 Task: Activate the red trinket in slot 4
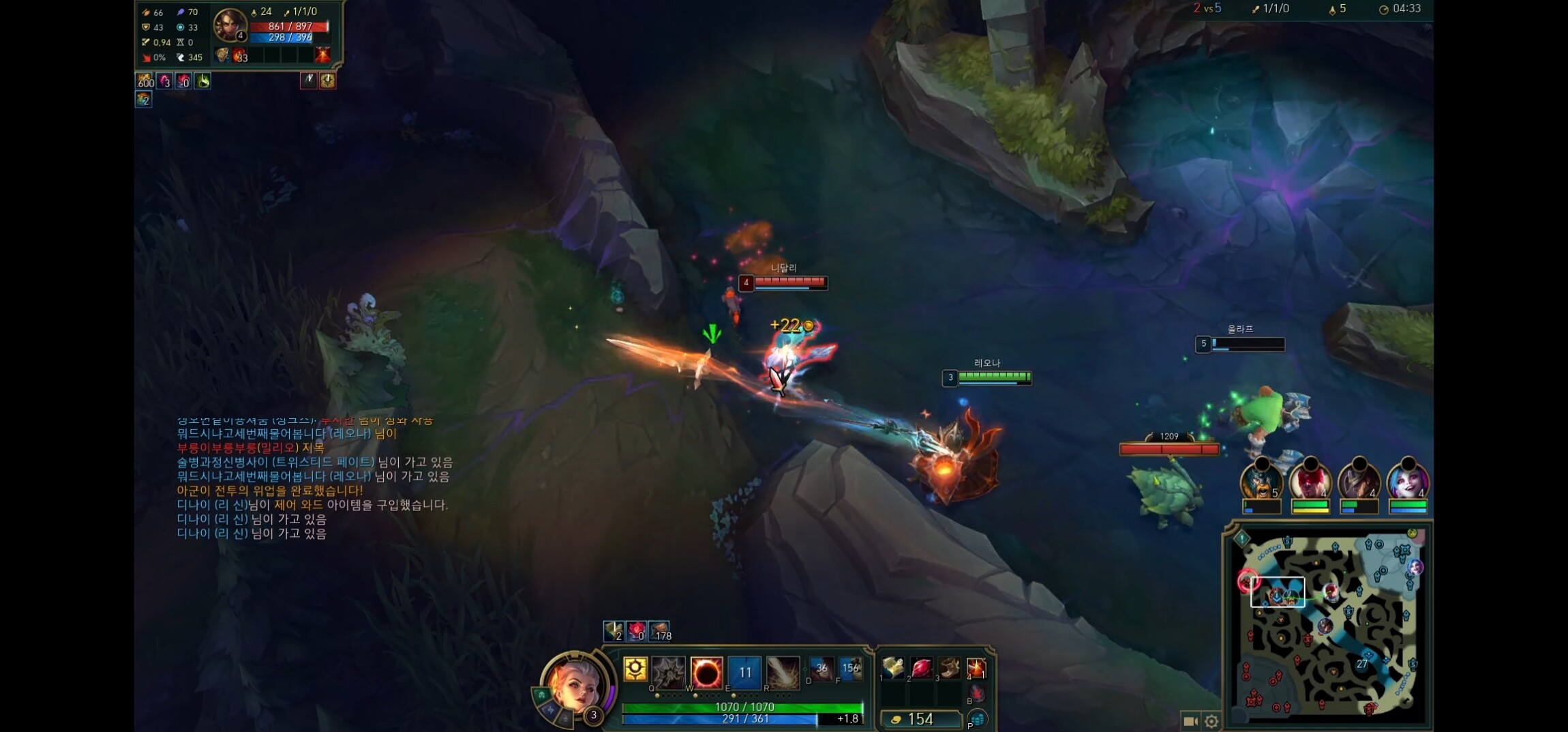[x=977, y=669]
